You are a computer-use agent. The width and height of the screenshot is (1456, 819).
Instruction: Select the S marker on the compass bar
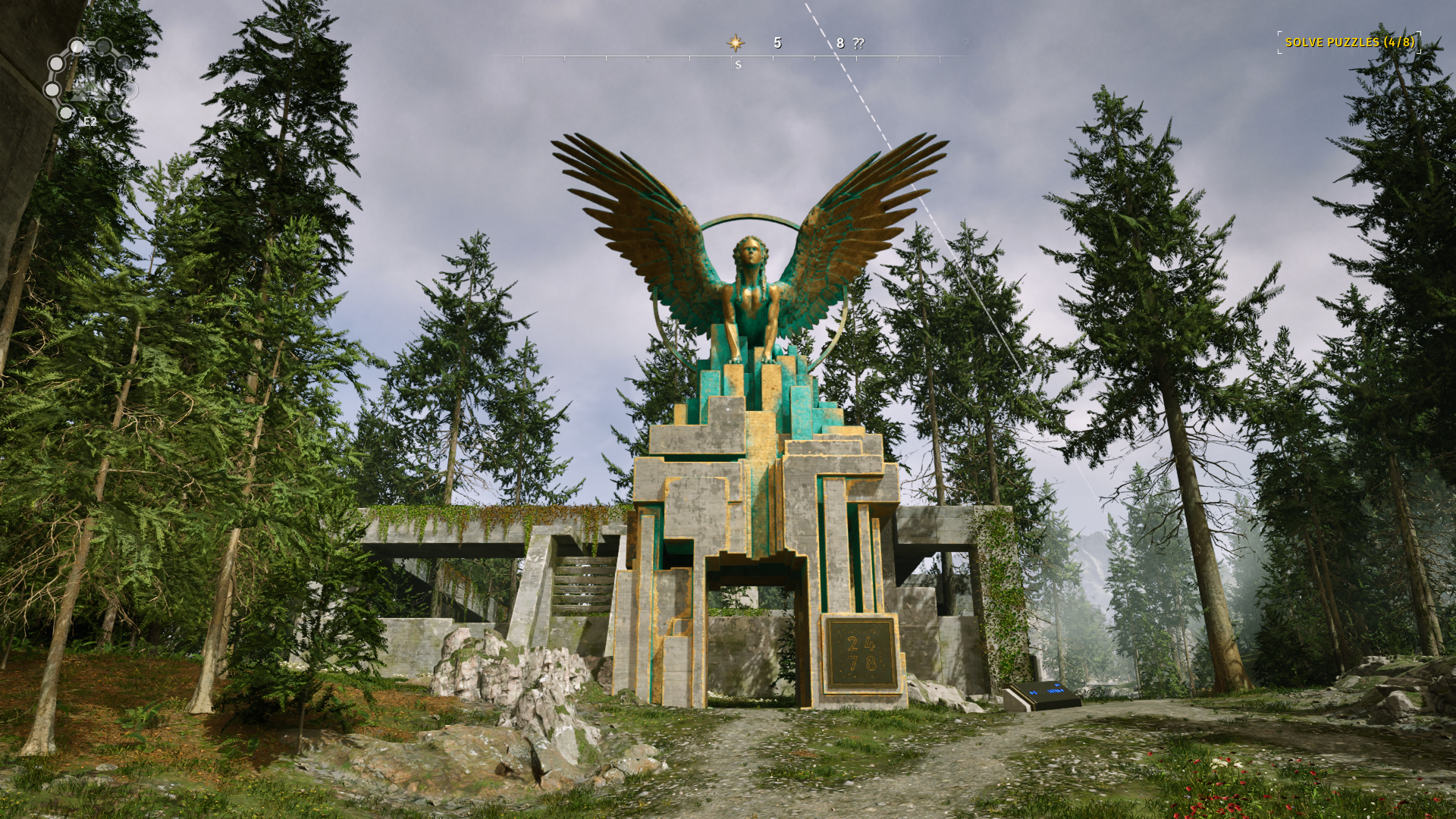pyautogui.click(x=738, y=65)
